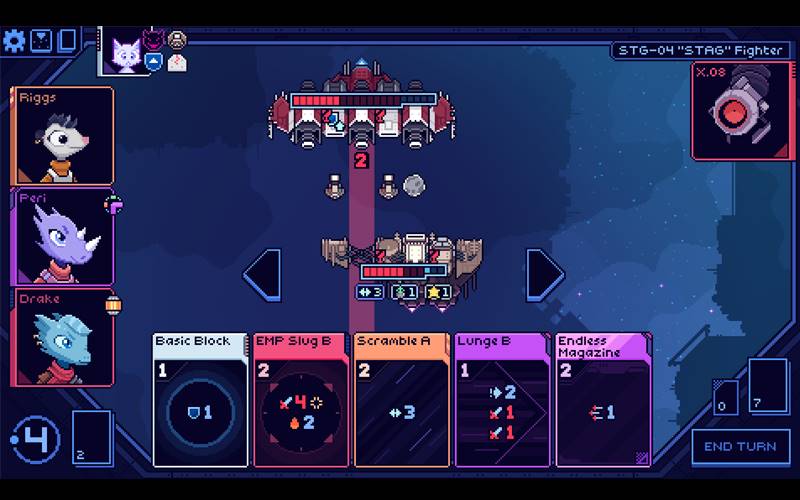This screenshot has height=500, width=800.
Task: Choose the Scramble A card
Action: click(x=400, y=400)
